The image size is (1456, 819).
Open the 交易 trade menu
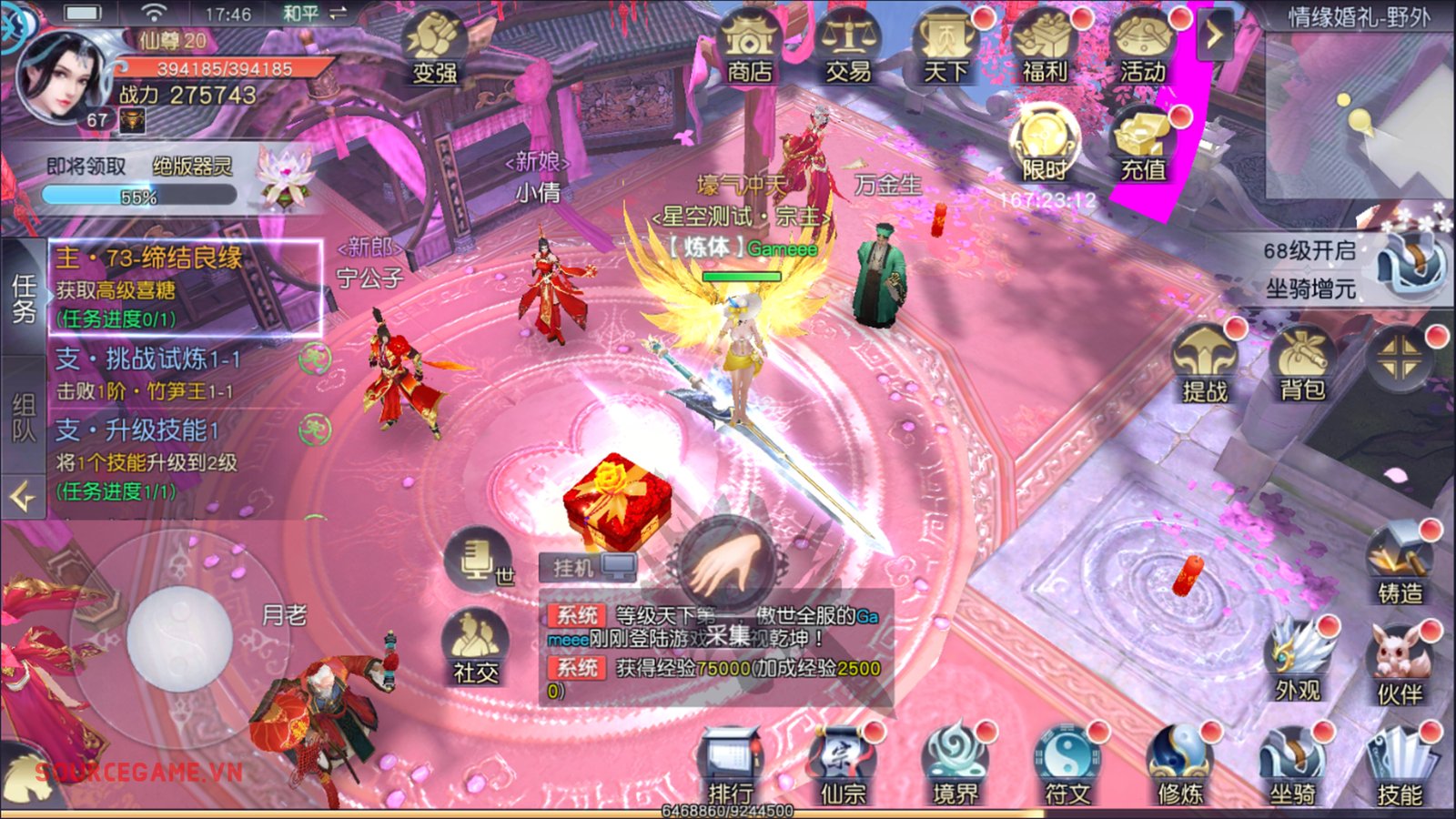pyautogui.click(x=848, y=47)
